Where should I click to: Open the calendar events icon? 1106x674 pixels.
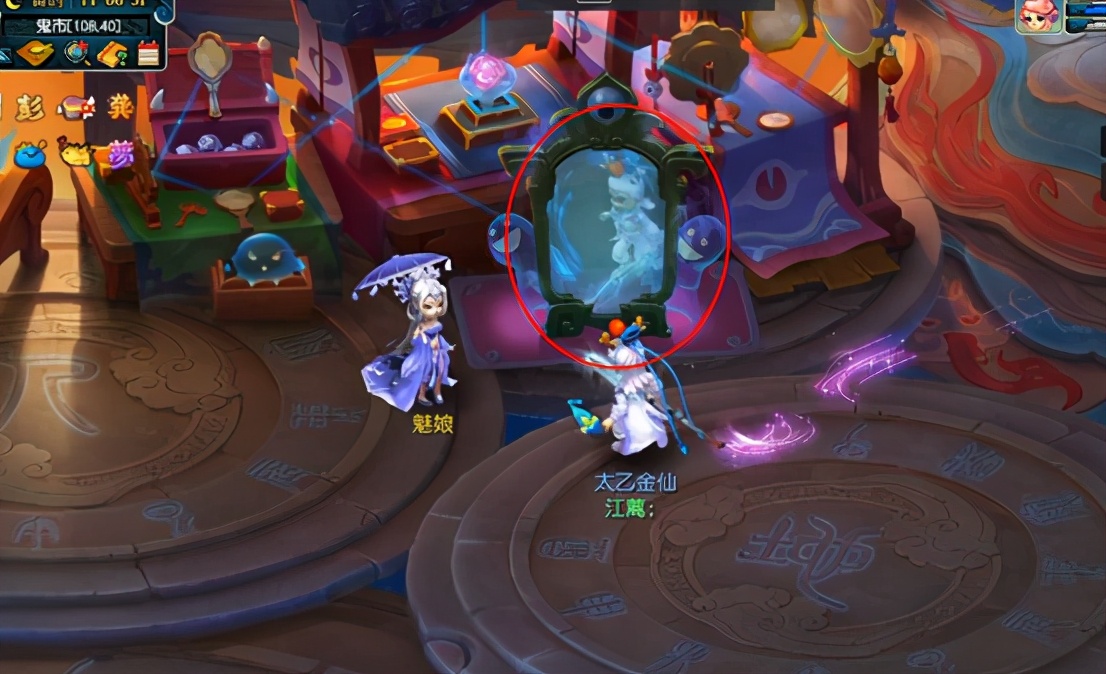(148, 53)
